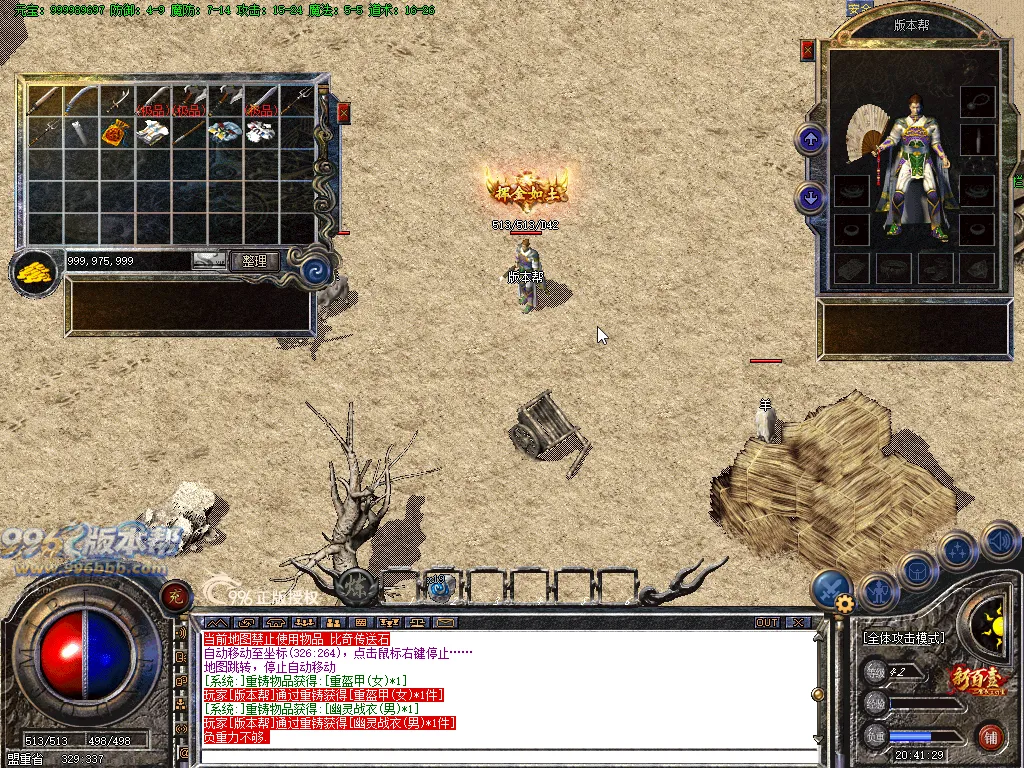1024x768 pixels.
Task: Click the round 炼 emblem button
Action: point(353,585)
